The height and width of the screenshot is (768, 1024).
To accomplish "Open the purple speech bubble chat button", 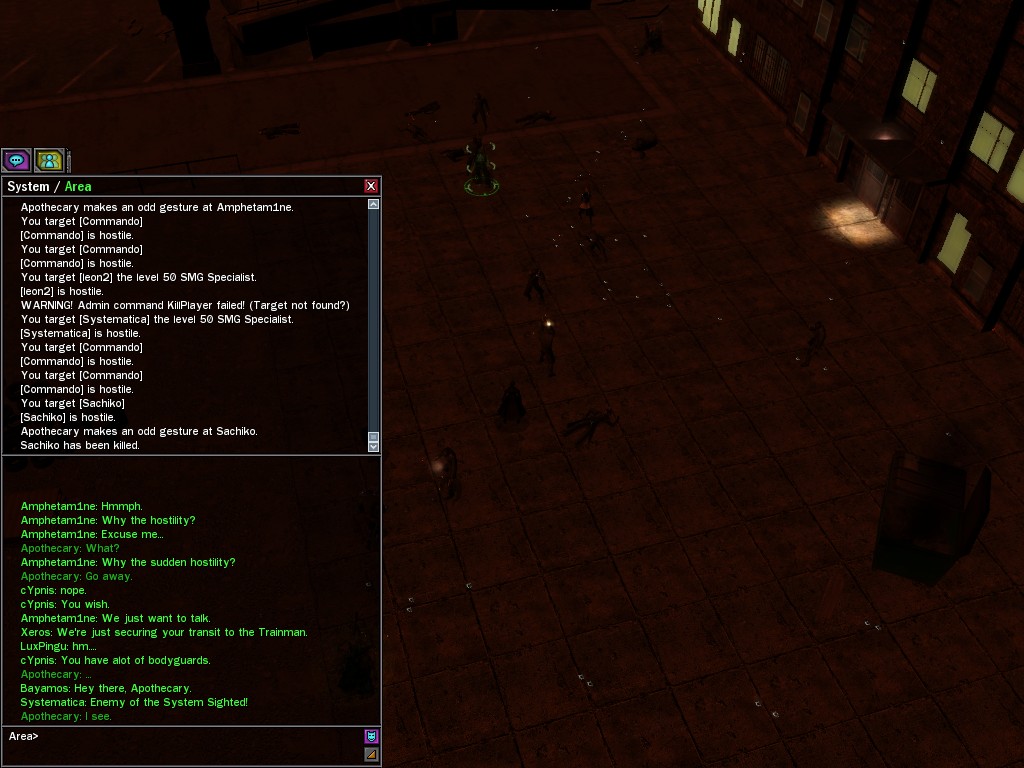I will [16, 160].
